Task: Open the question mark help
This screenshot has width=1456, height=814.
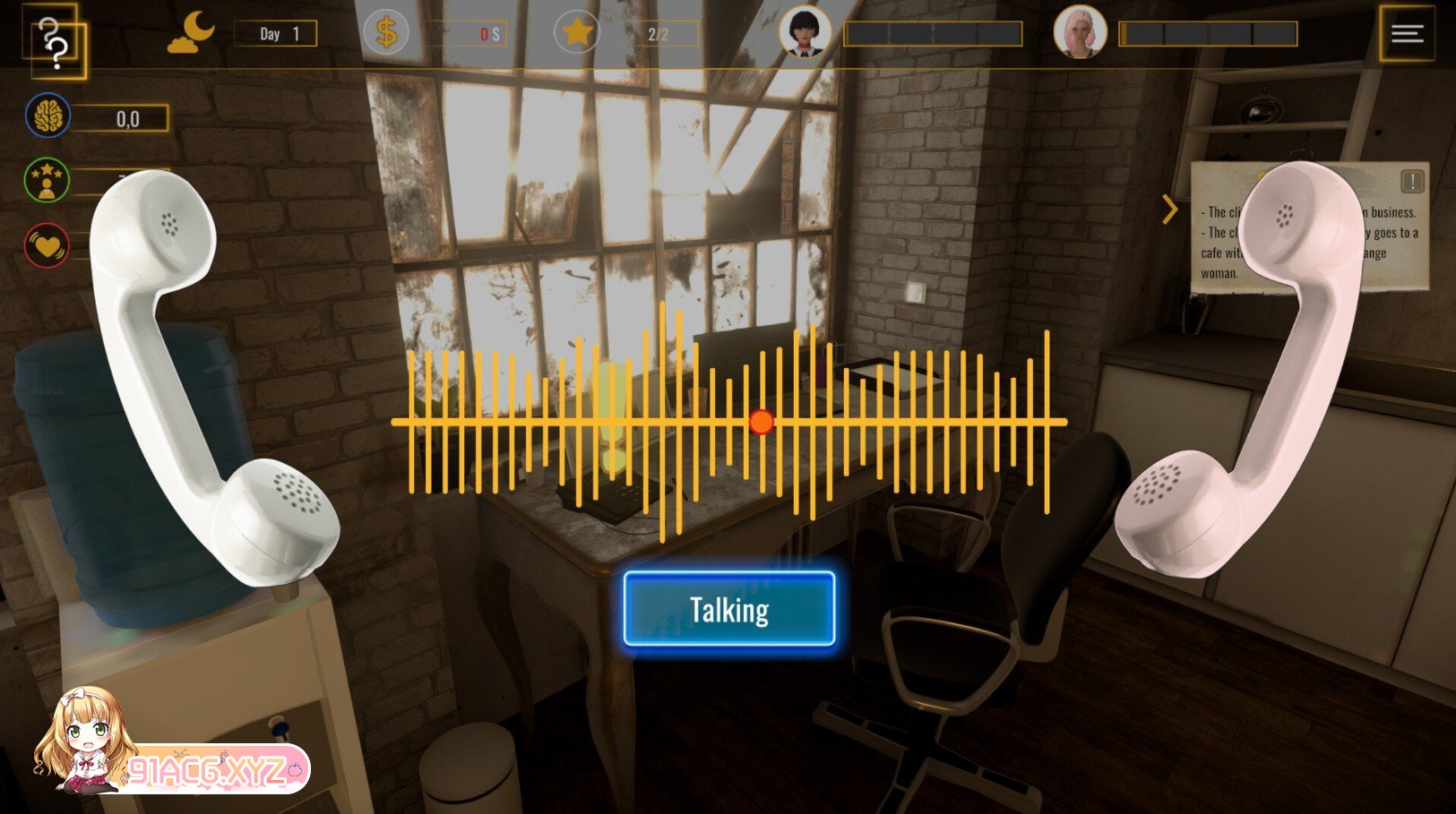Action: (x=56, y=42)
